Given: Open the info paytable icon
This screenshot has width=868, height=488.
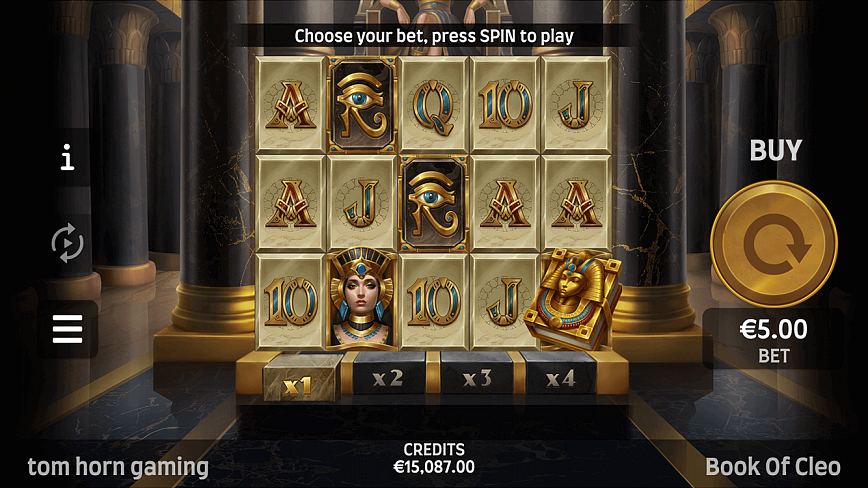Looking at the screenshot, I should coord(67,157).
